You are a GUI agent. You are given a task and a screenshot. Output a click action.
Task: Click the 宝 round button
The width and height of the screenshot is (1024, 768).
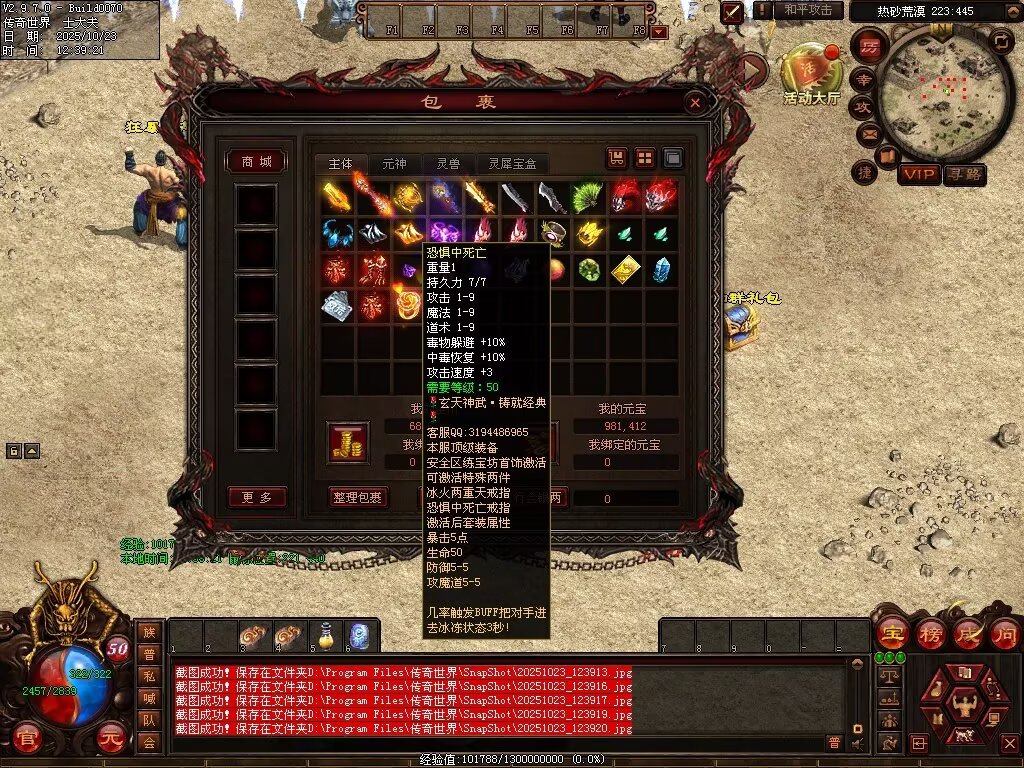coord(890,633)
